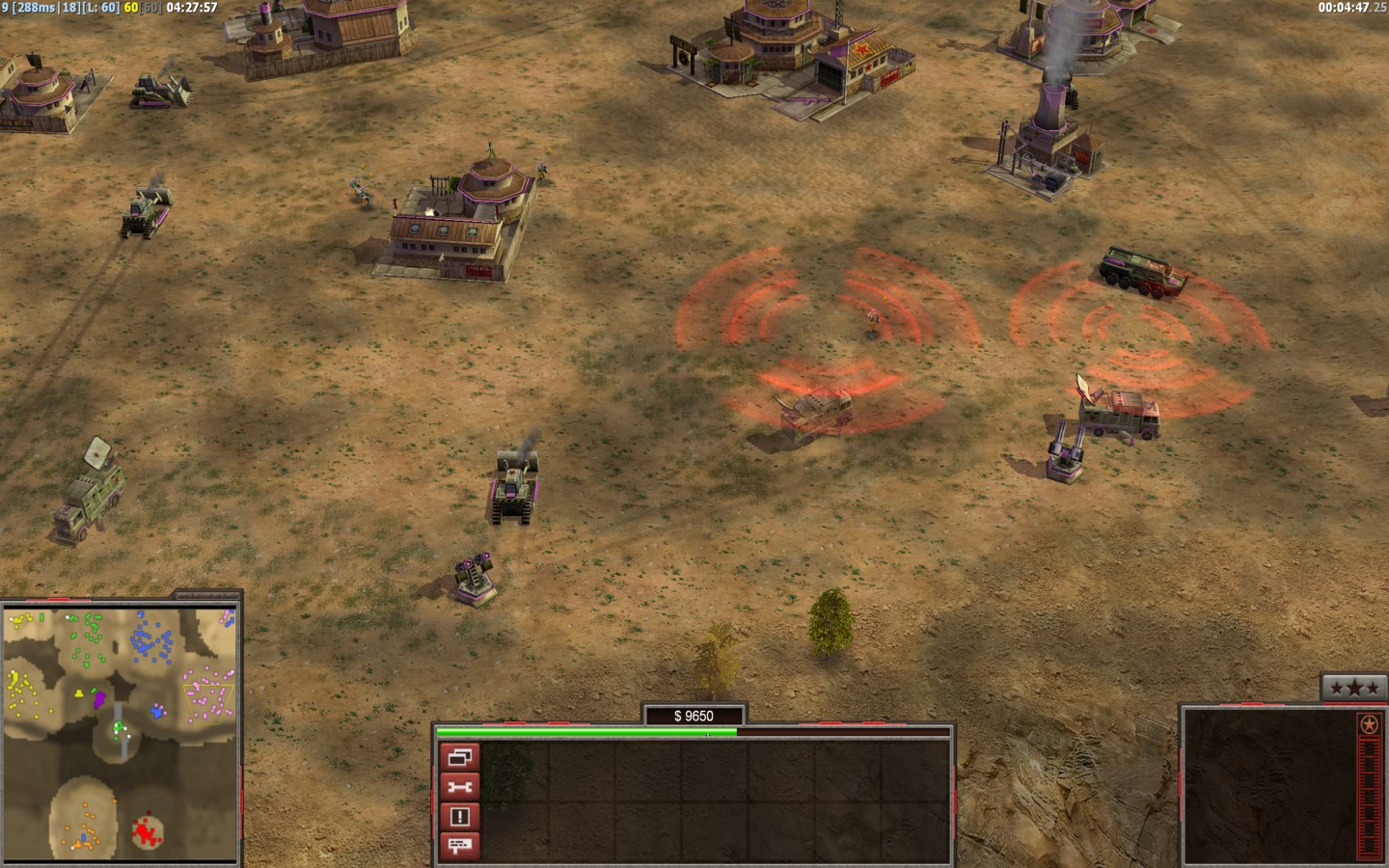The image size is (1389, 868).
Task: Click the tactical minimap
Action: [x=121, y=731]
